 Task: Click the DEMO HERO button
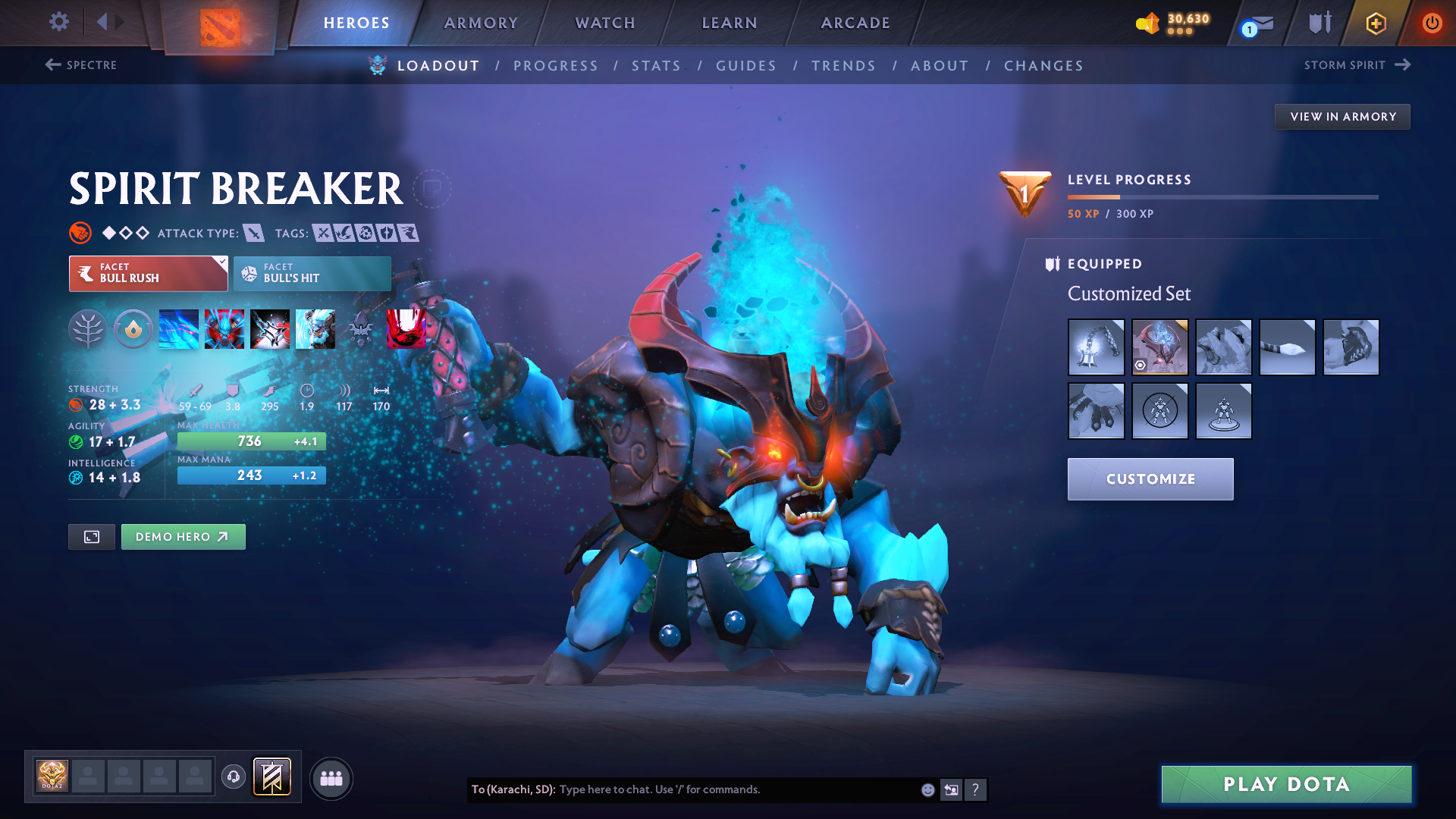click(183, 536)
